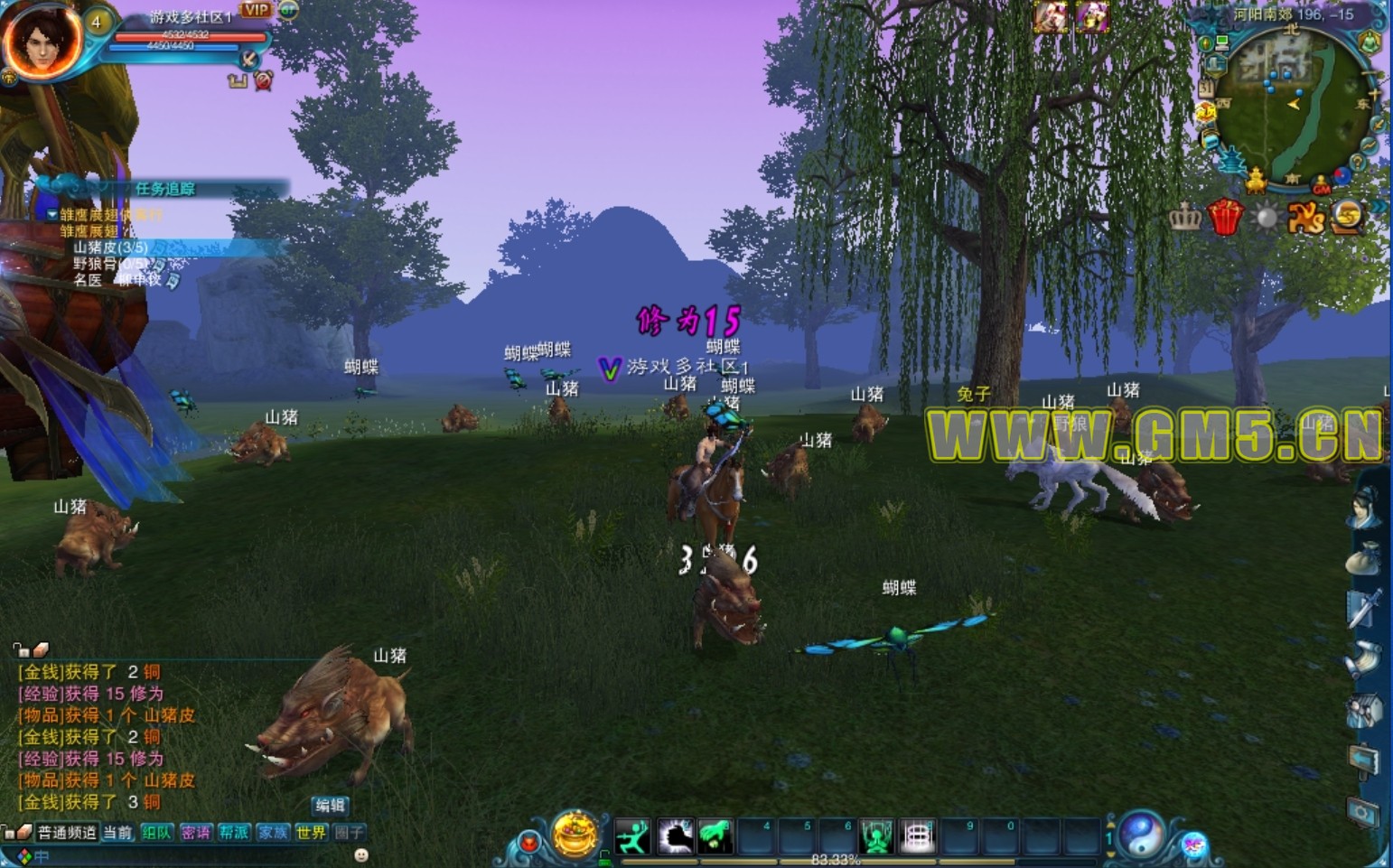This screenshot has width=1393, height=868.
Task: Click the yin-yang orb on the hotbar
Action: [1141, 833]
